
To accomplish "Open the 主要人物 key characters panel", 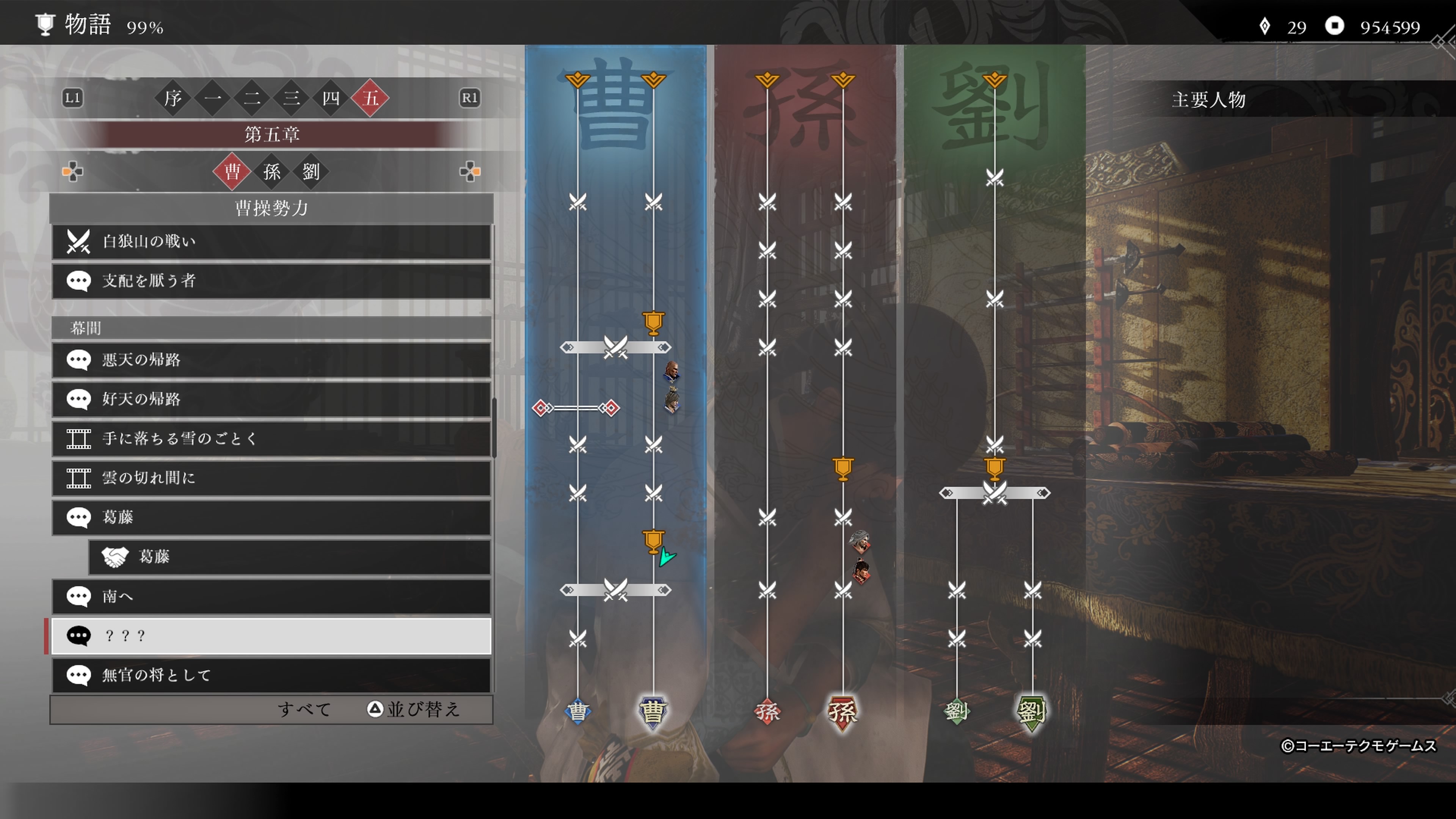I will 1208,100.
